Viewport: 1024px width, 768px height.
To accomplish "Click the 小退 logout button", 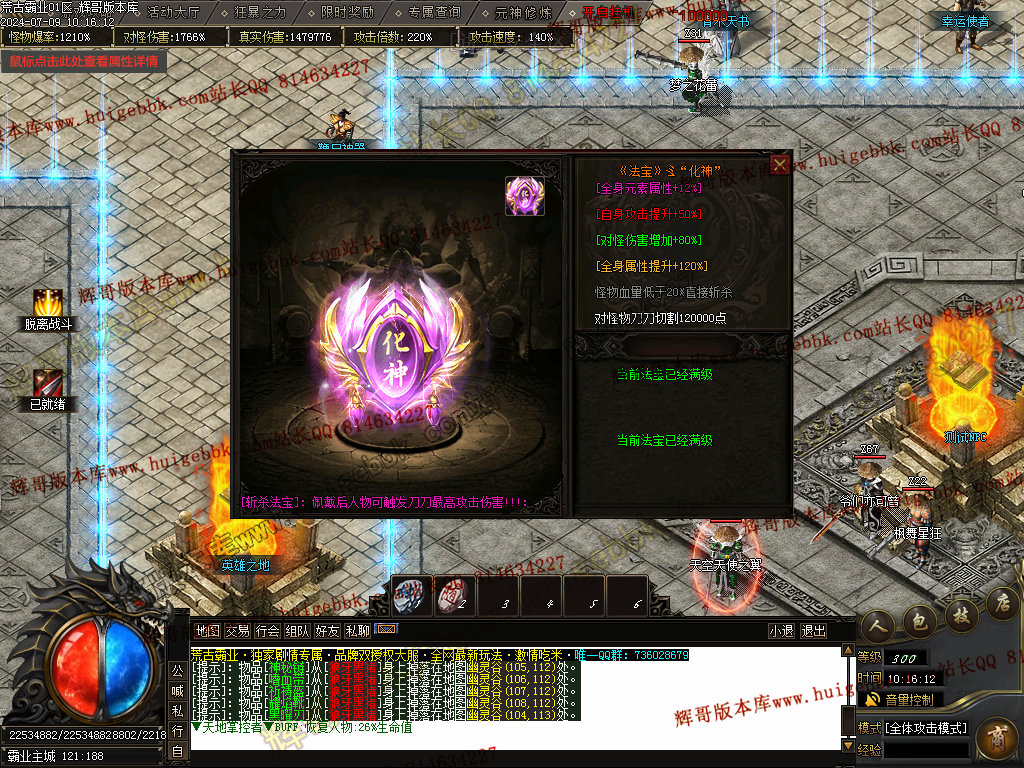I will [781, 631].
